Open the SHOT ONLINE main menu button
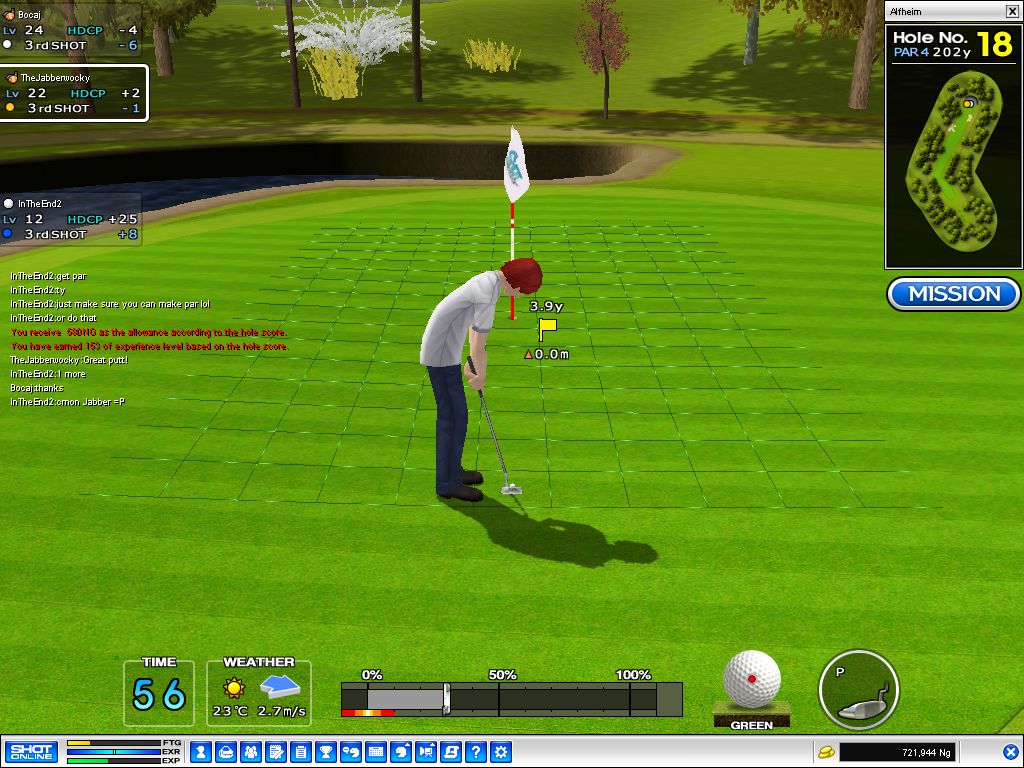The width and height of the screenshot is (1024, 768). pos(31,751)
